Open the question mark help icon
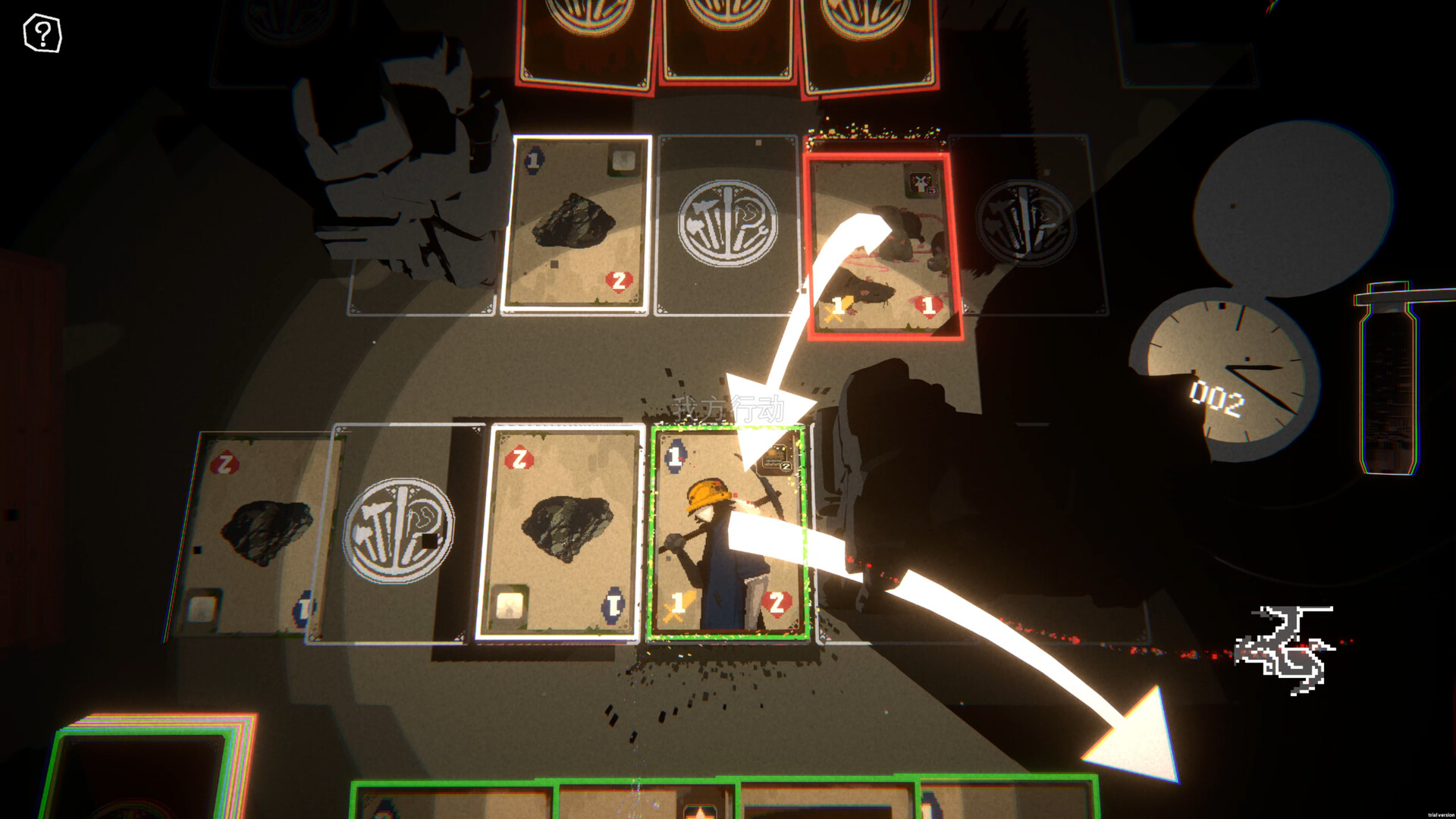The image size is (1456, 819). point(43,33)
